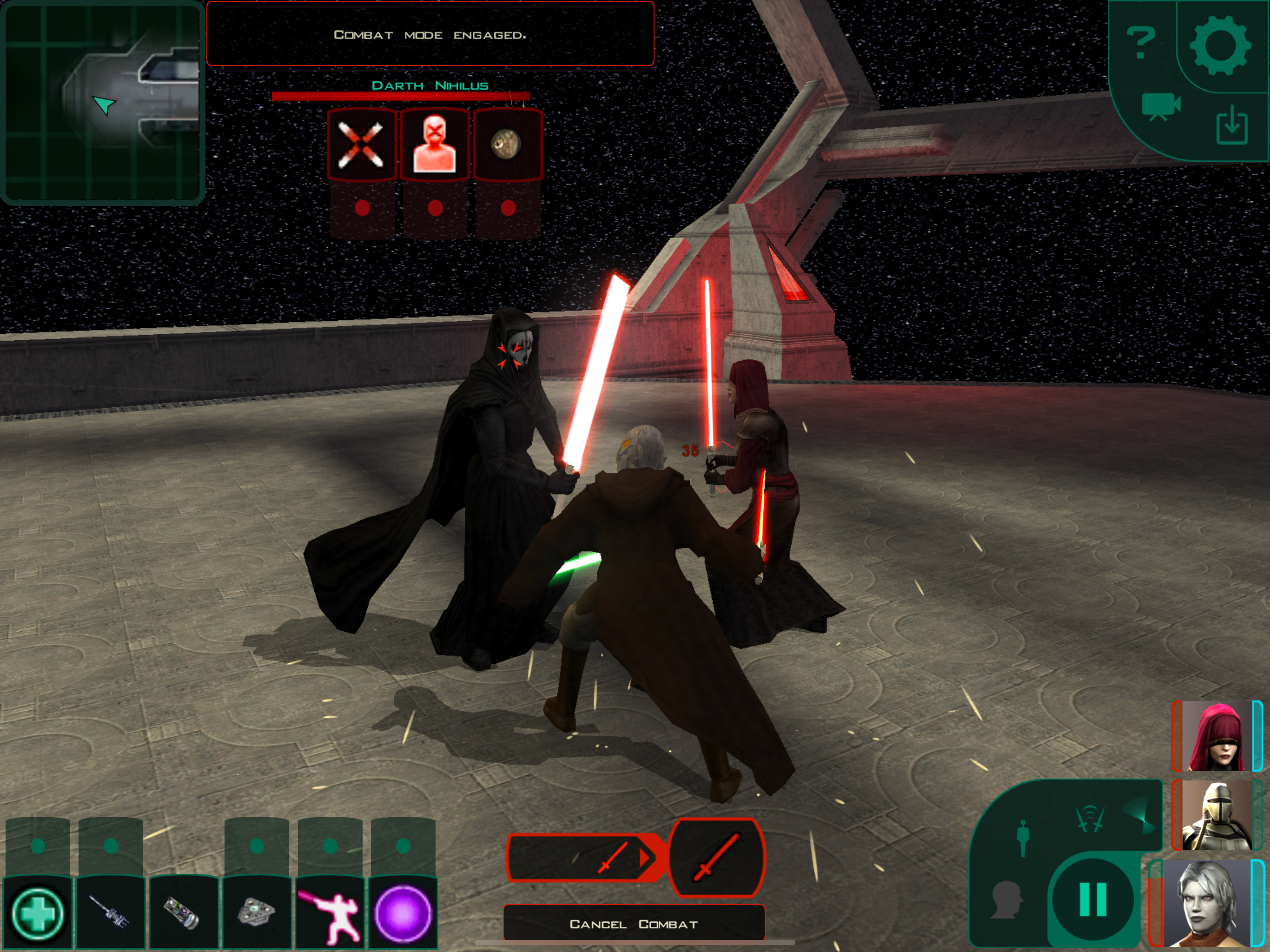Open the question mark help screen
Viewport: 1270px width, 952px height.
click(x=1140, y=42)
